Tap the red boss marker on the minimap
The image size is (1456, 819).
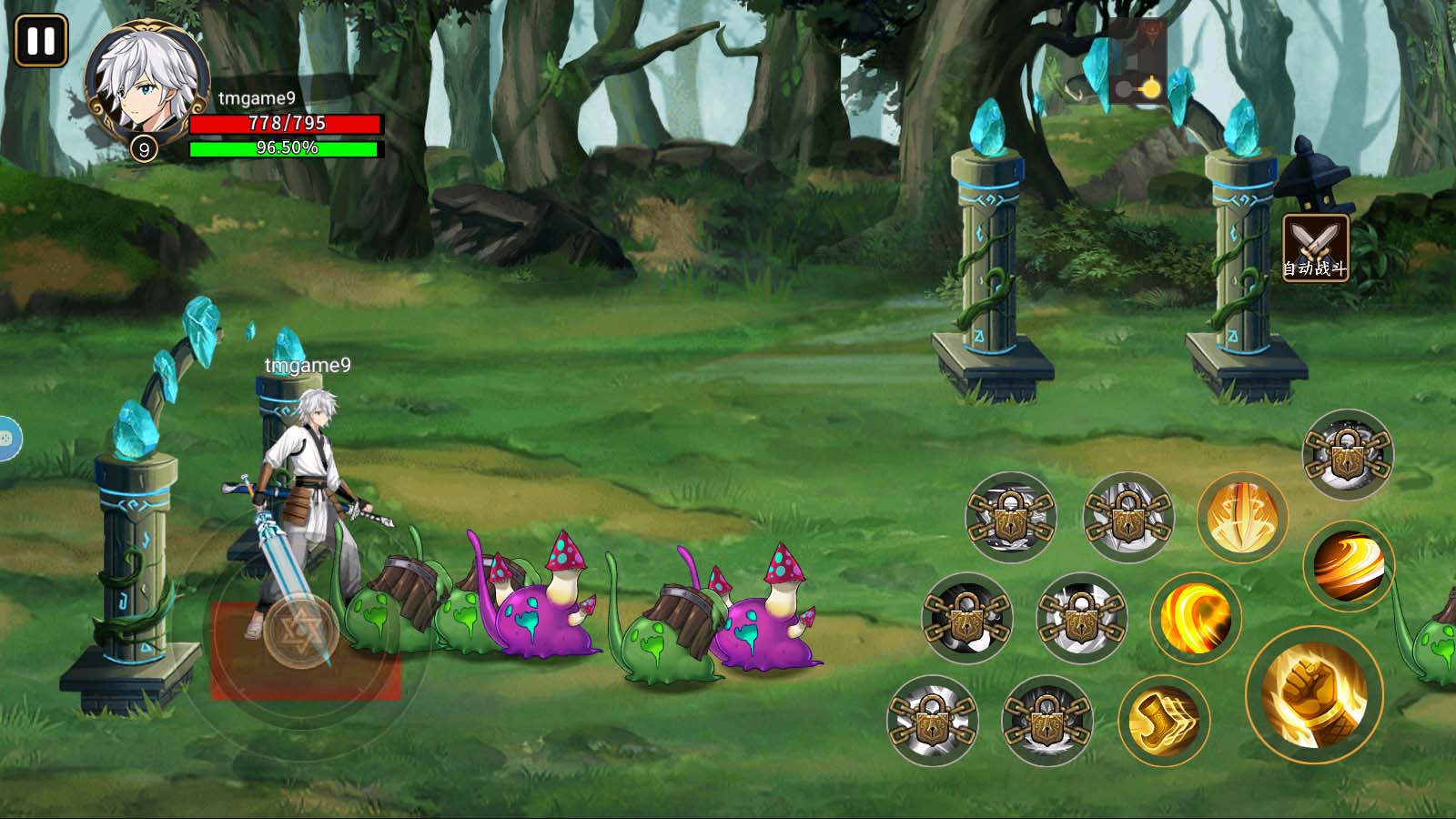pyautogui.click(x=1152, y=30)
